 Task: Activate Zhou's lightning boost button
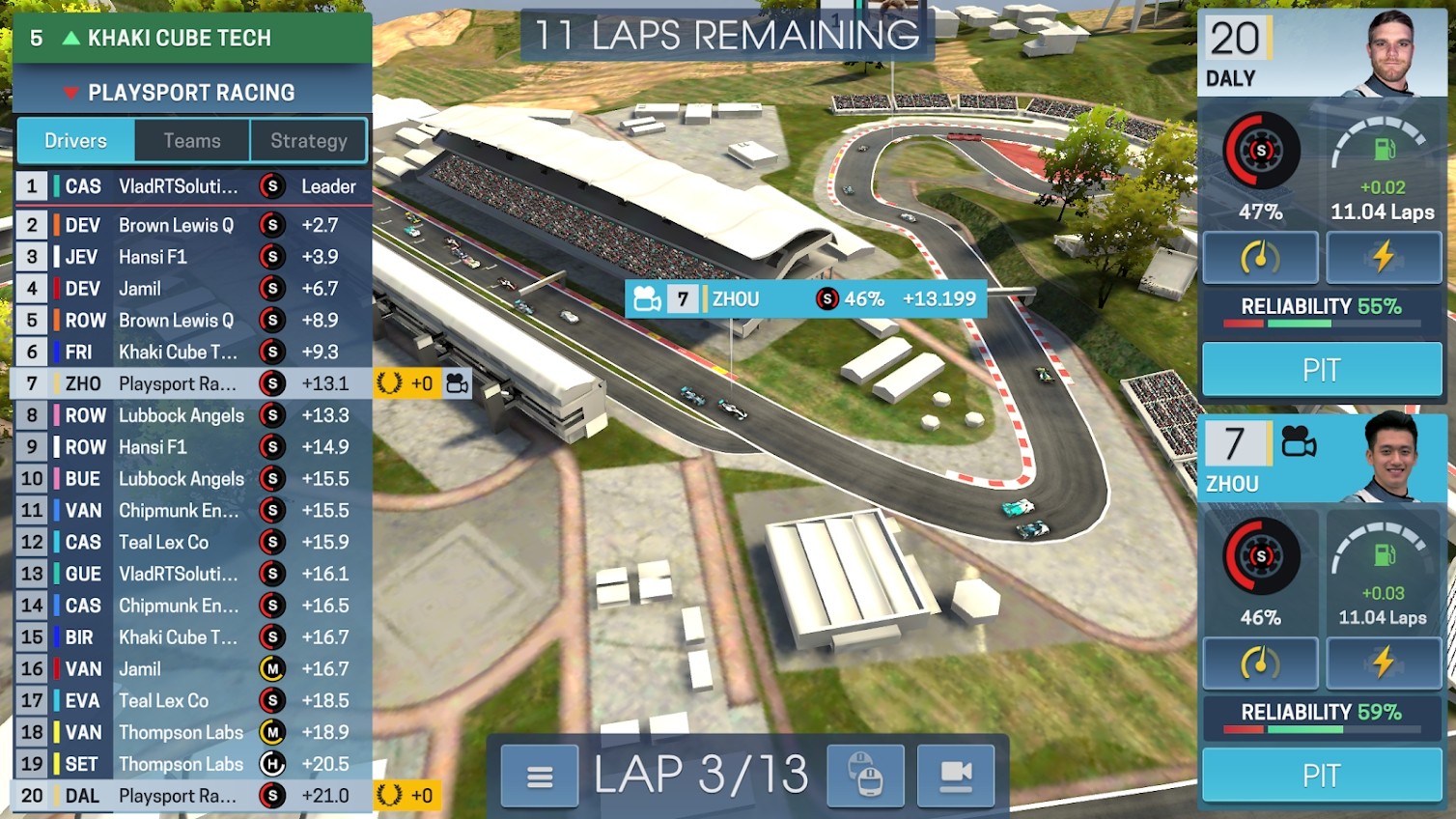(x=1383, y=663)
